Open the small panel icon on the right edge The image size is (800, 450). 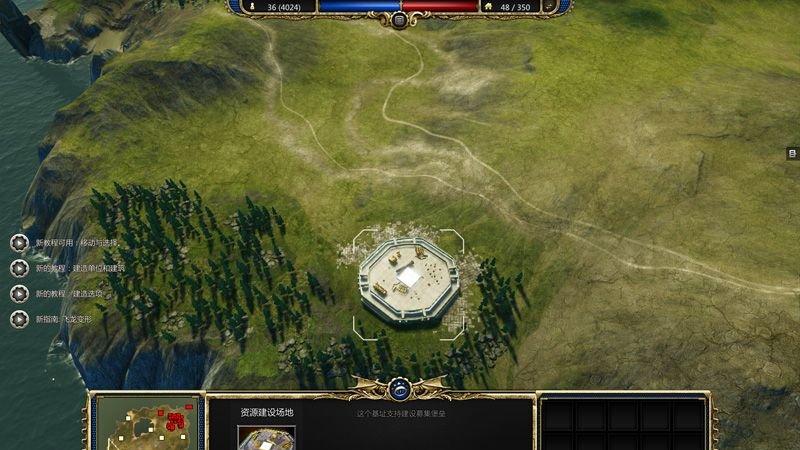[791, 153]
